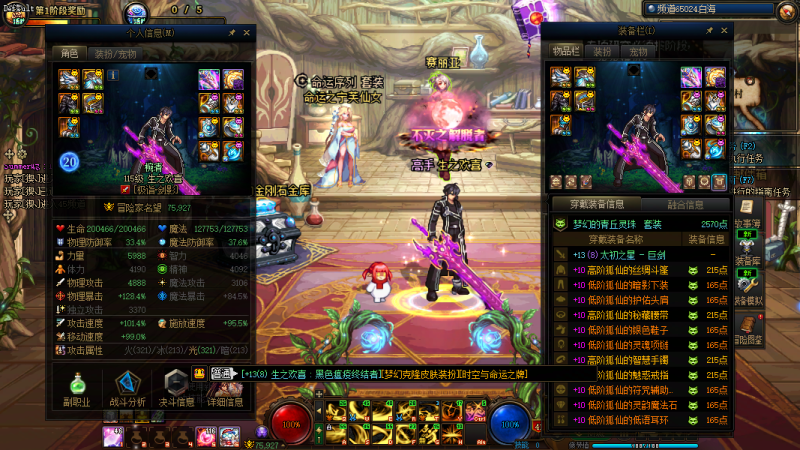Select the 角色 character tab

(70, 54)
